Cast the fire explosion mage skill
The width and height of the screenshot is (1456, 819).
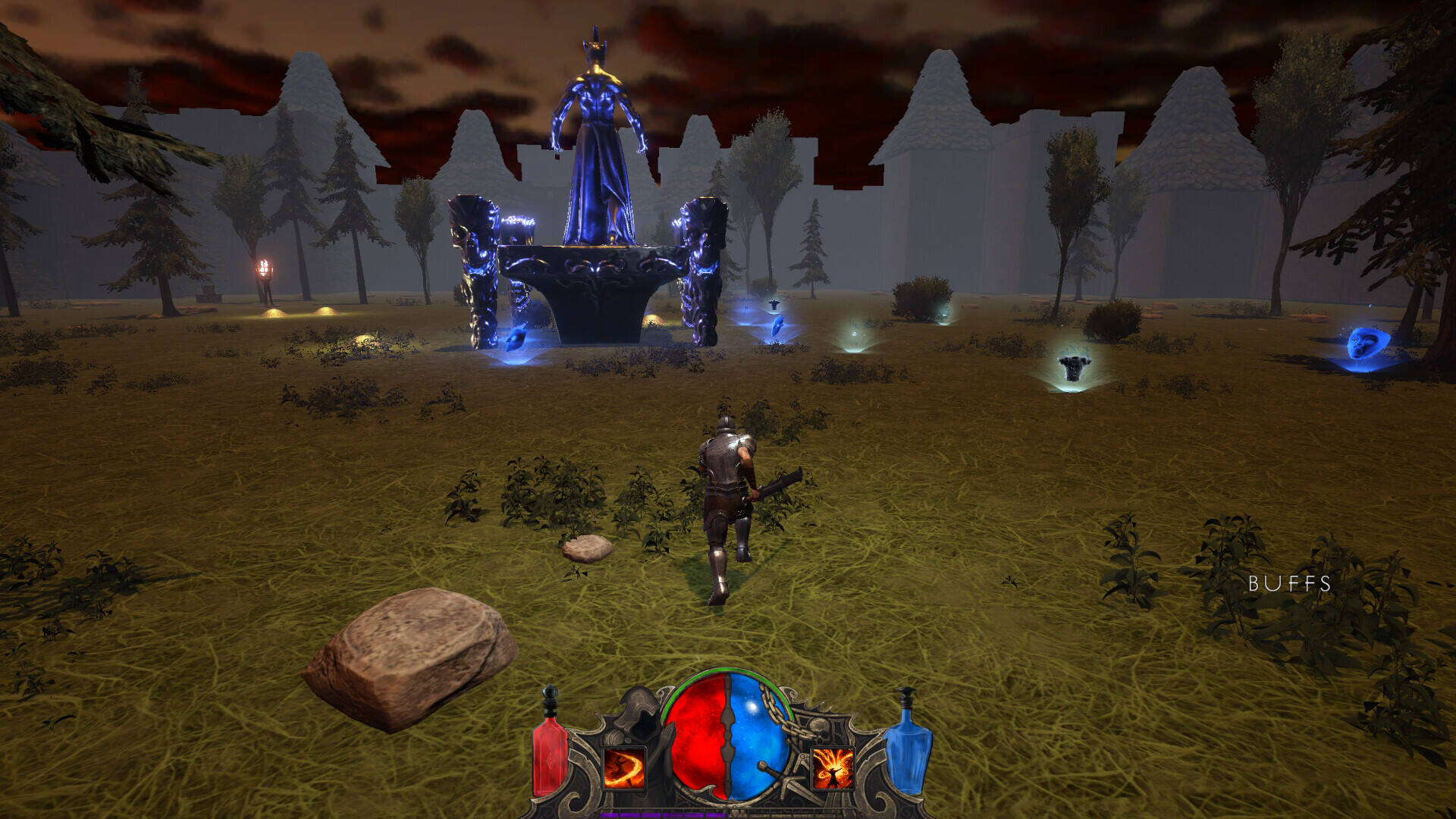point(833,768)
